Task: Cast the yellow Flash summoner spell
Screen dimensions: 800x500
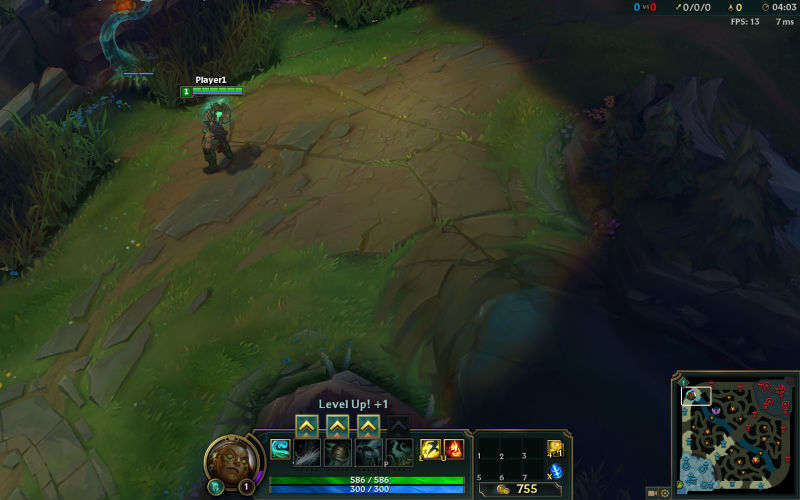Action: [430, 449]
